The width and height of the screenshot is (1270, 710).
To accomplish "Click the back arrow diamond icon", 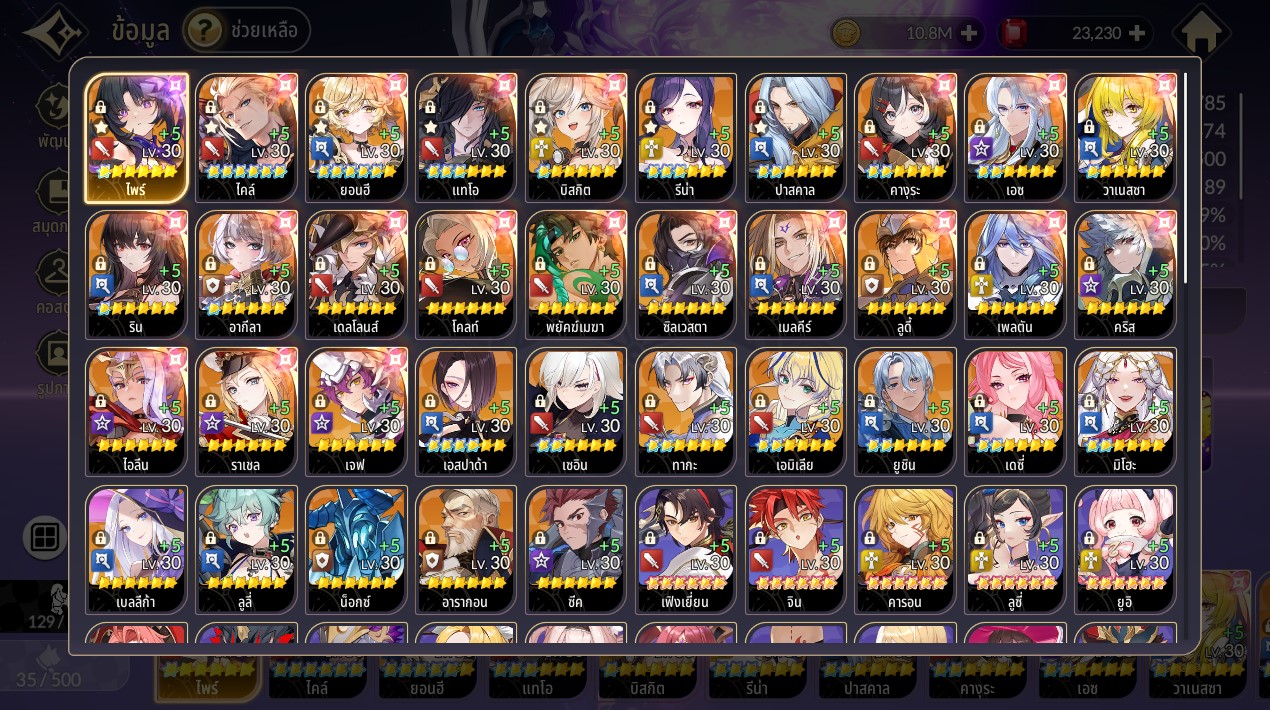I will [55, 32].
